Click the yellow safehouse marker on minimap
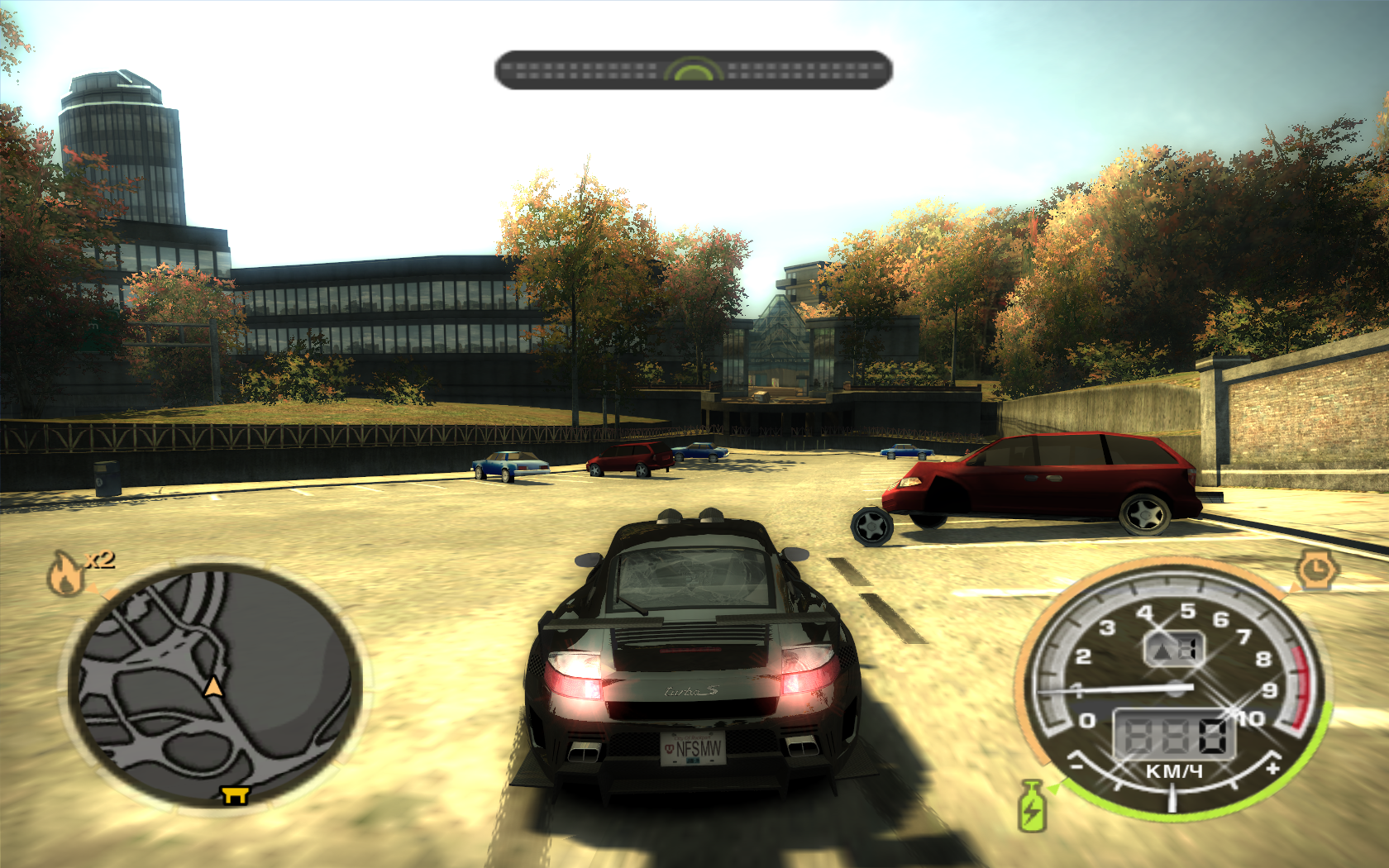This screenshot has width=1389, height=868. click(x=235, y=794)
